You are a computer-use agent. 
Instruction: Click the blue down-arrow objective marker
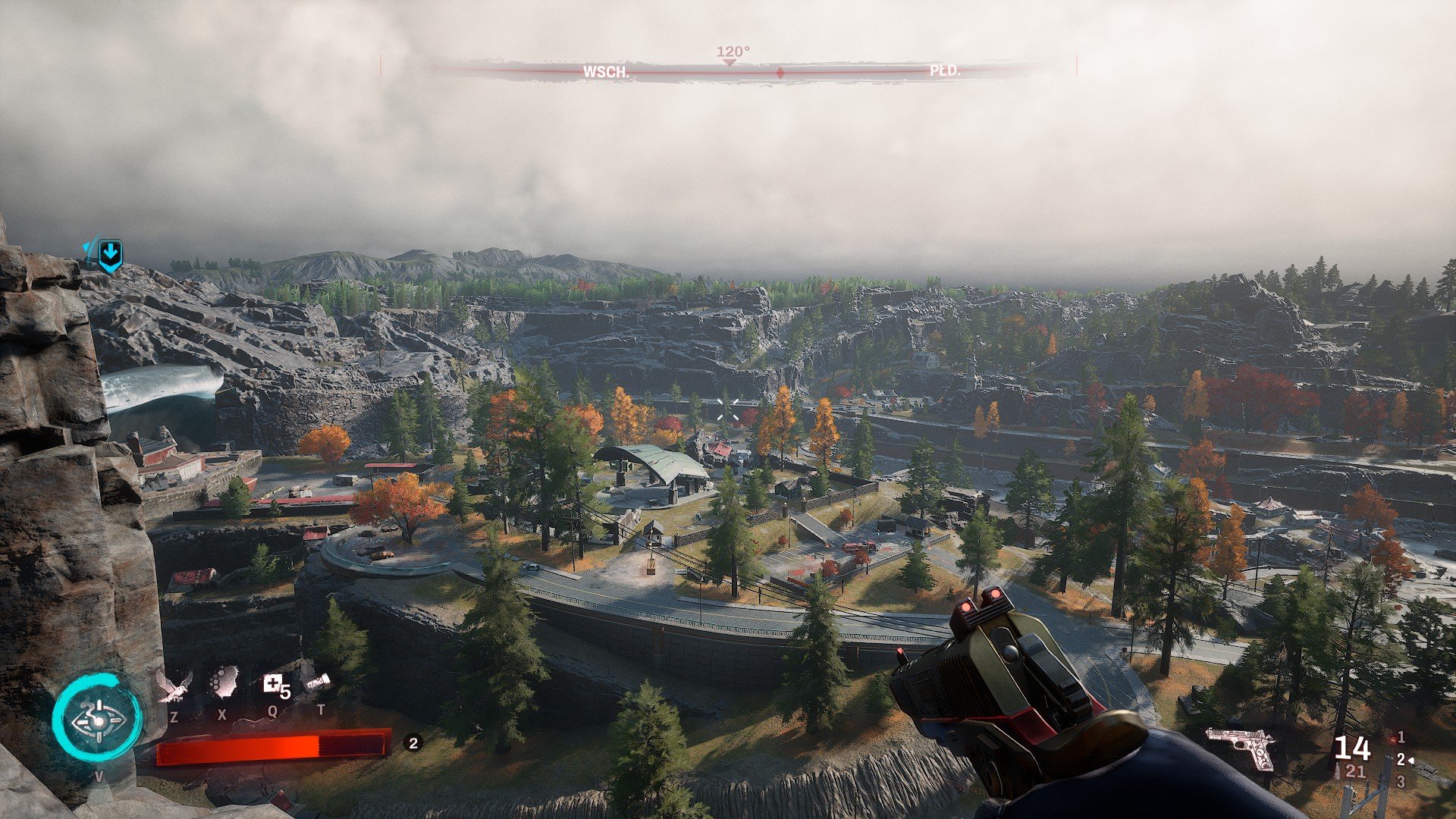pos(110,255)
